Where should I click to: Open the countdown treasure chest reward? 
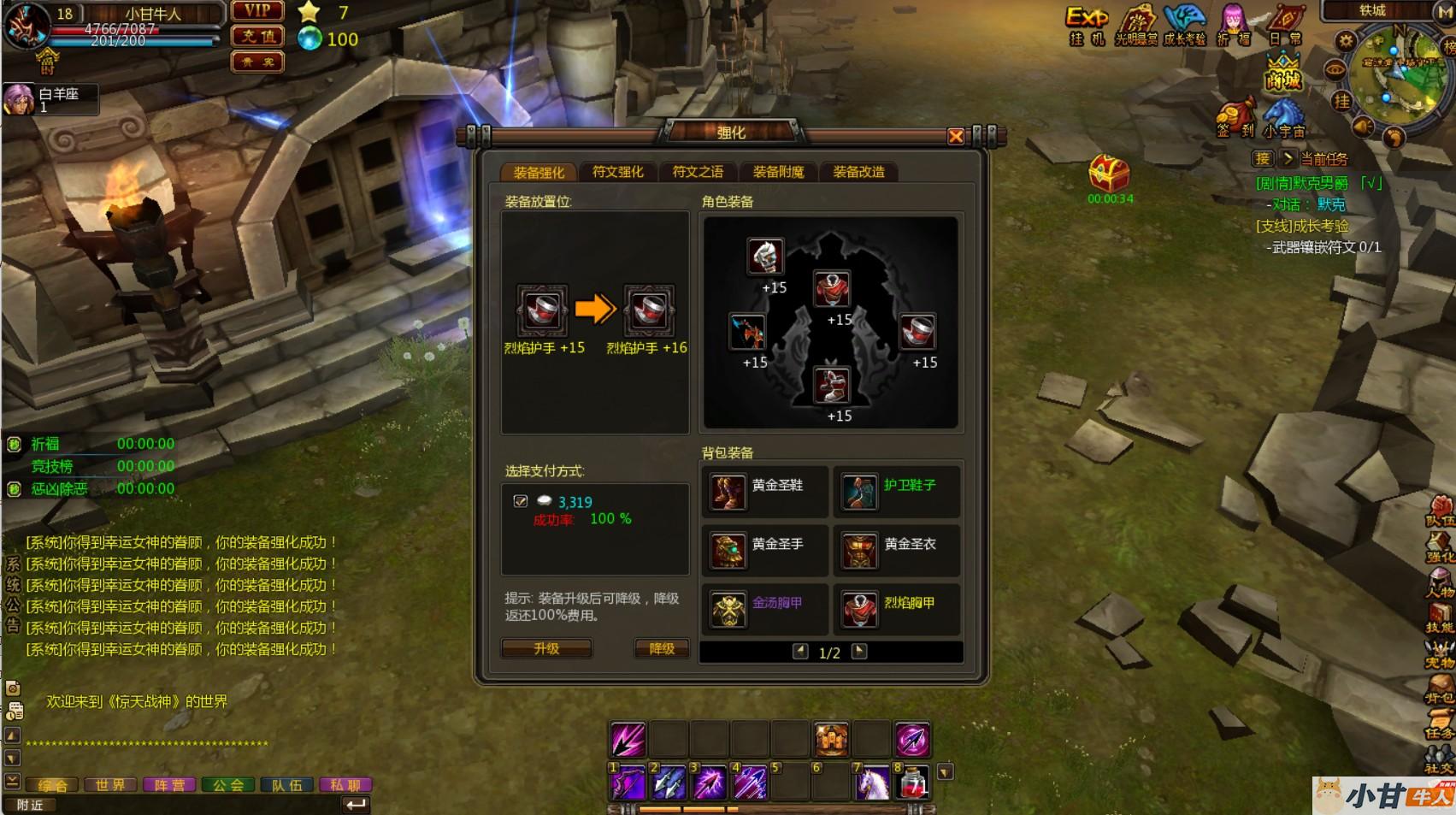(x=1109, y=174)
